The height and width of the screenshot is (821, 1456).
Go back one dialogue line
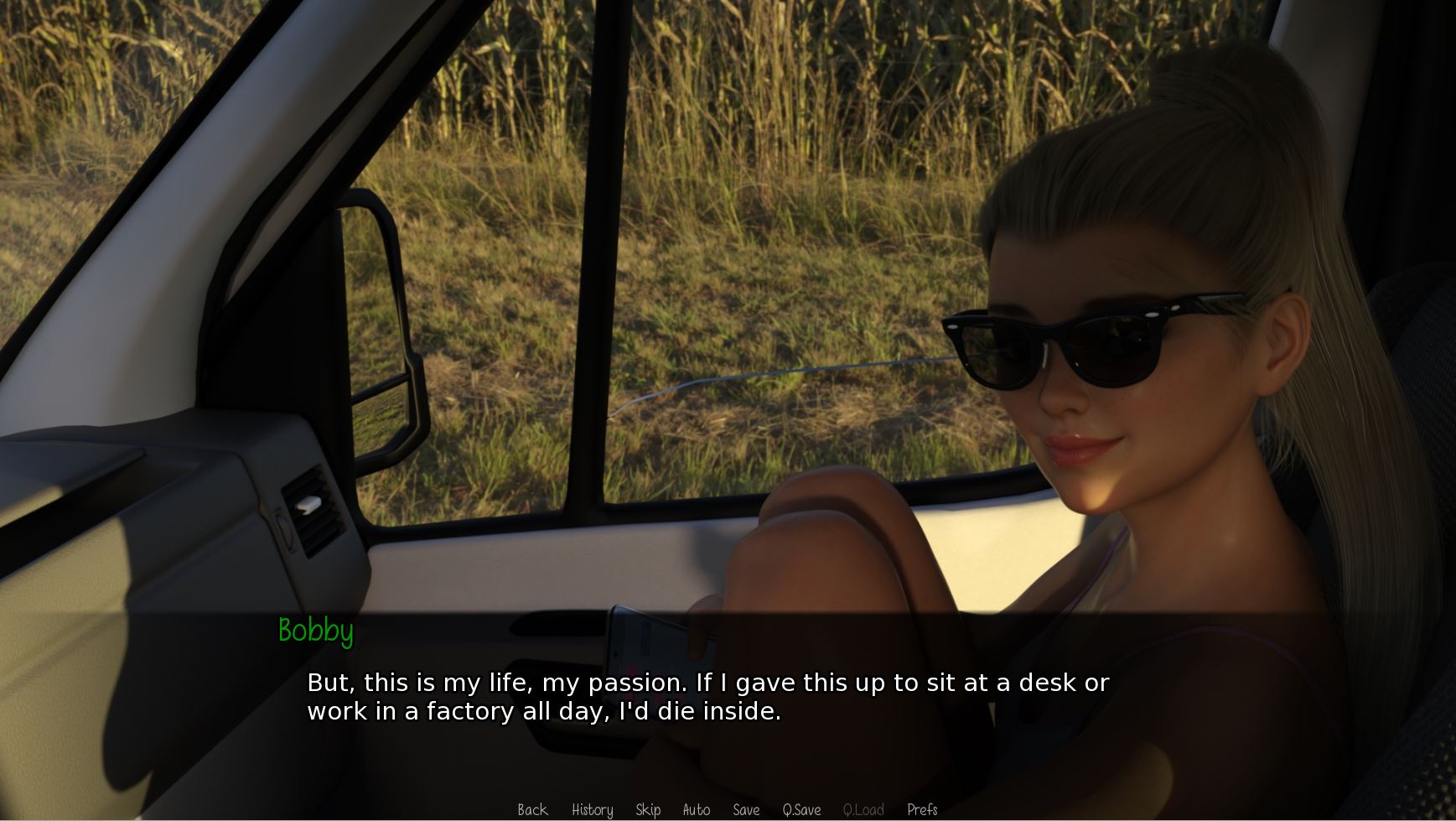point(532,809)
